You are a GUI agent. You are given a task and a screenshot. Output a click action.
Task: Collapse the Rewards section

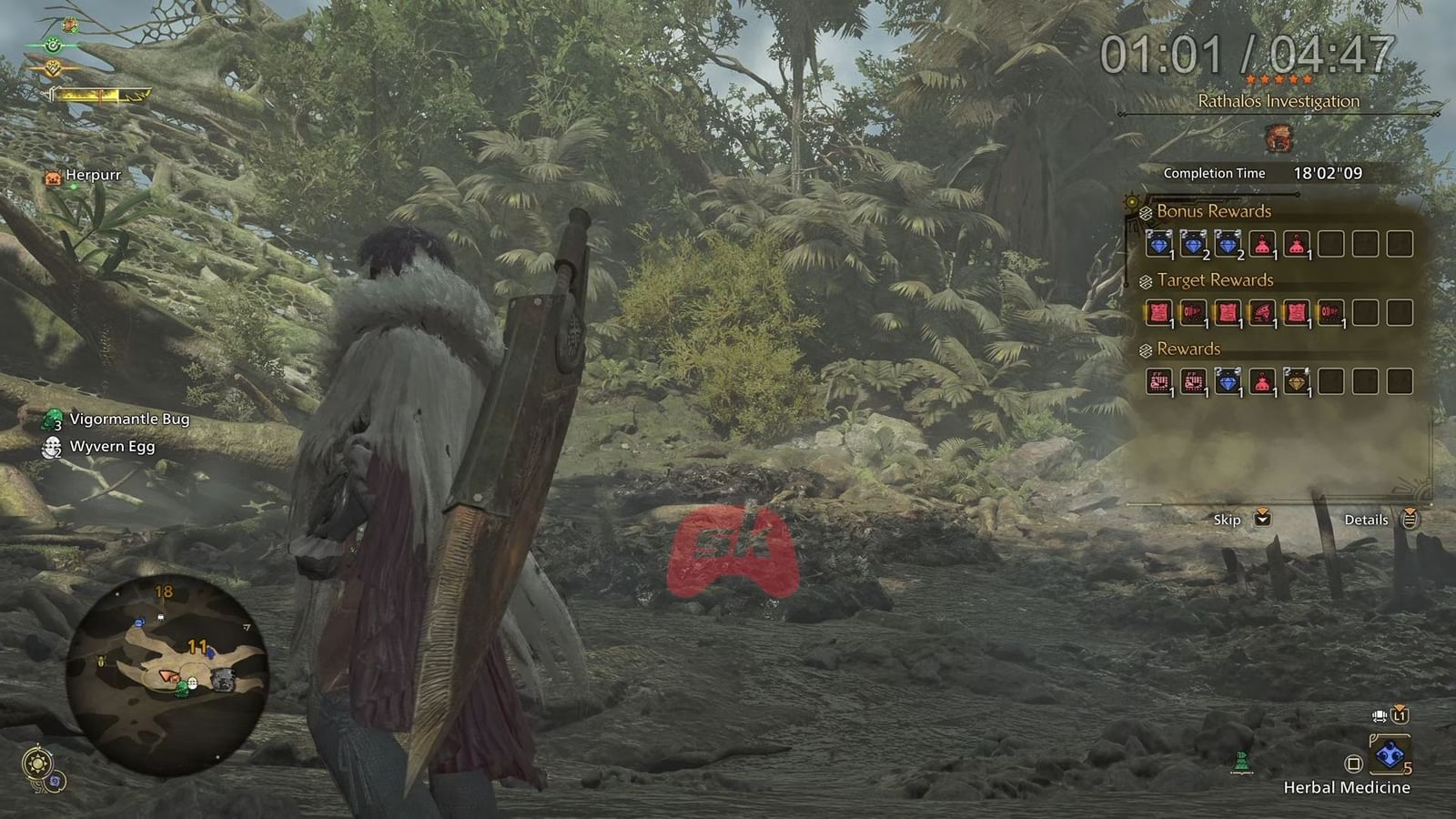tap(1144, 349)
